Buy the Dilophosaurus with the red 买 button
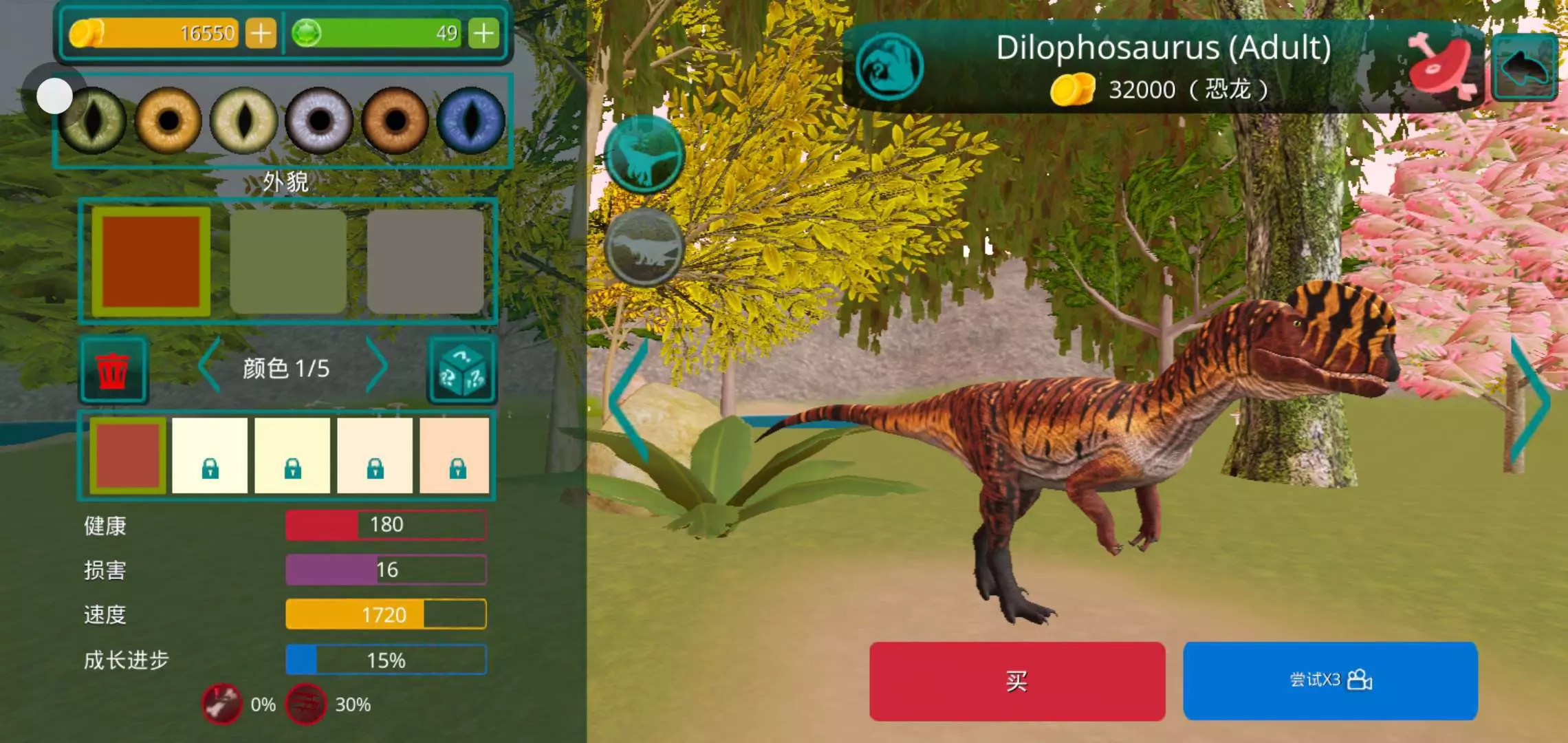This screenshot has width=1568, height=743. tap(1016, 681)
